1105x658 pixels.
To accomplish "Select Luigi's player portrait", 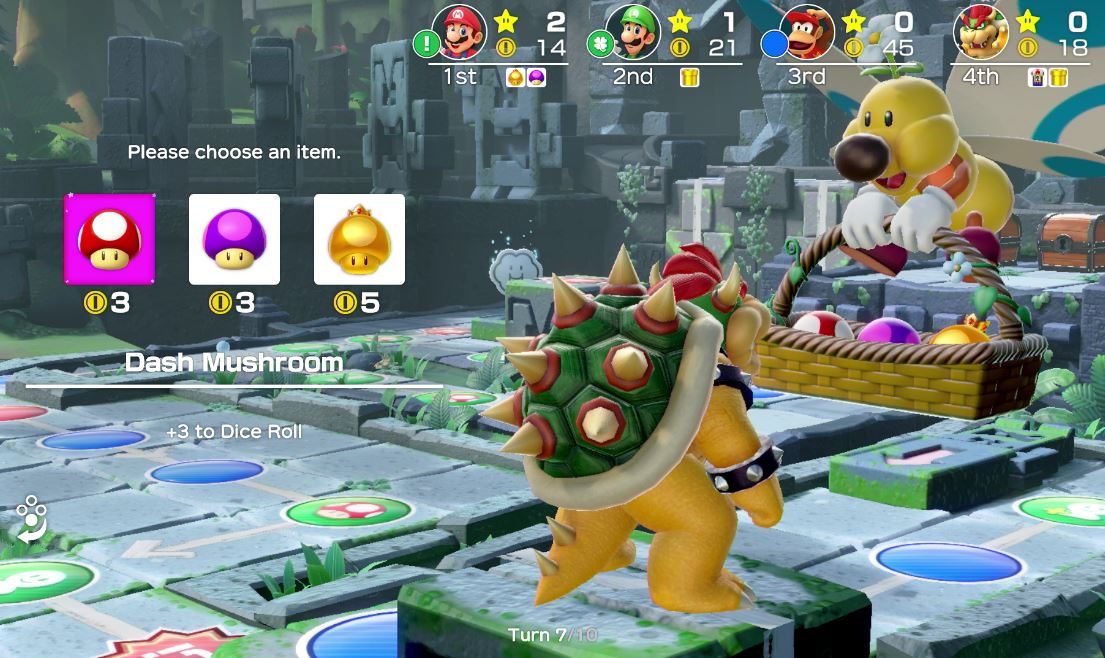I will [633, 33].
